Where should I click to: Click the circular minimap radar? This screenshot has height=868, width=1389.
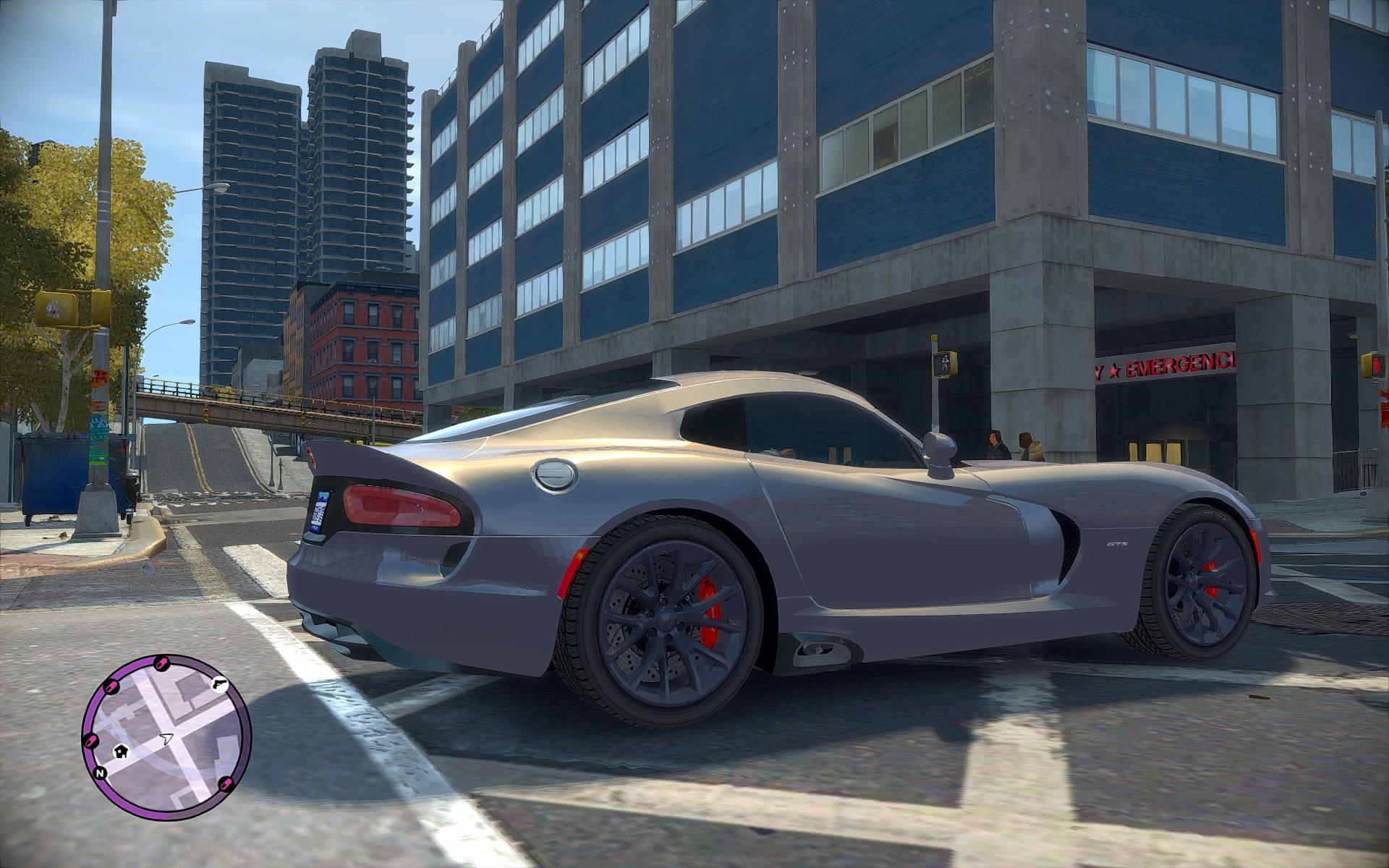(x=167, y=738)
